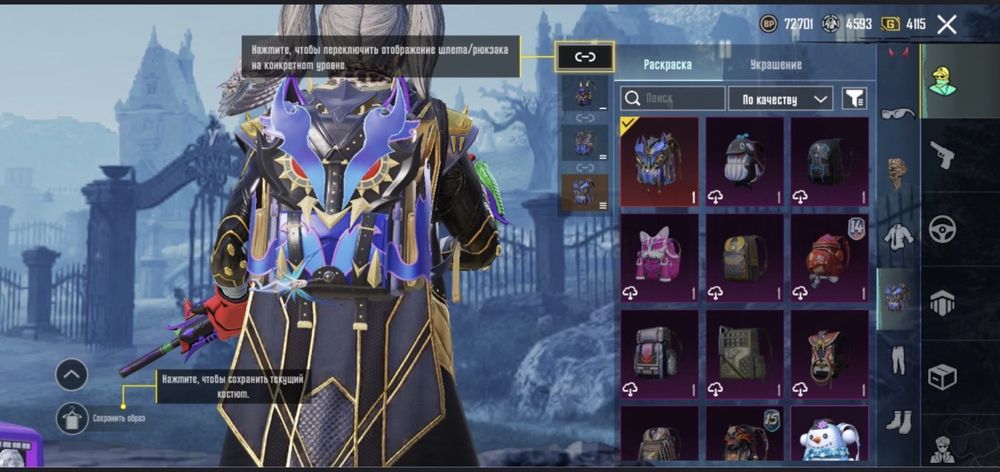Switch to the Украшение tab
Image resolution: width=1000 pixels, height=472 pixels.
pos(776,64)
